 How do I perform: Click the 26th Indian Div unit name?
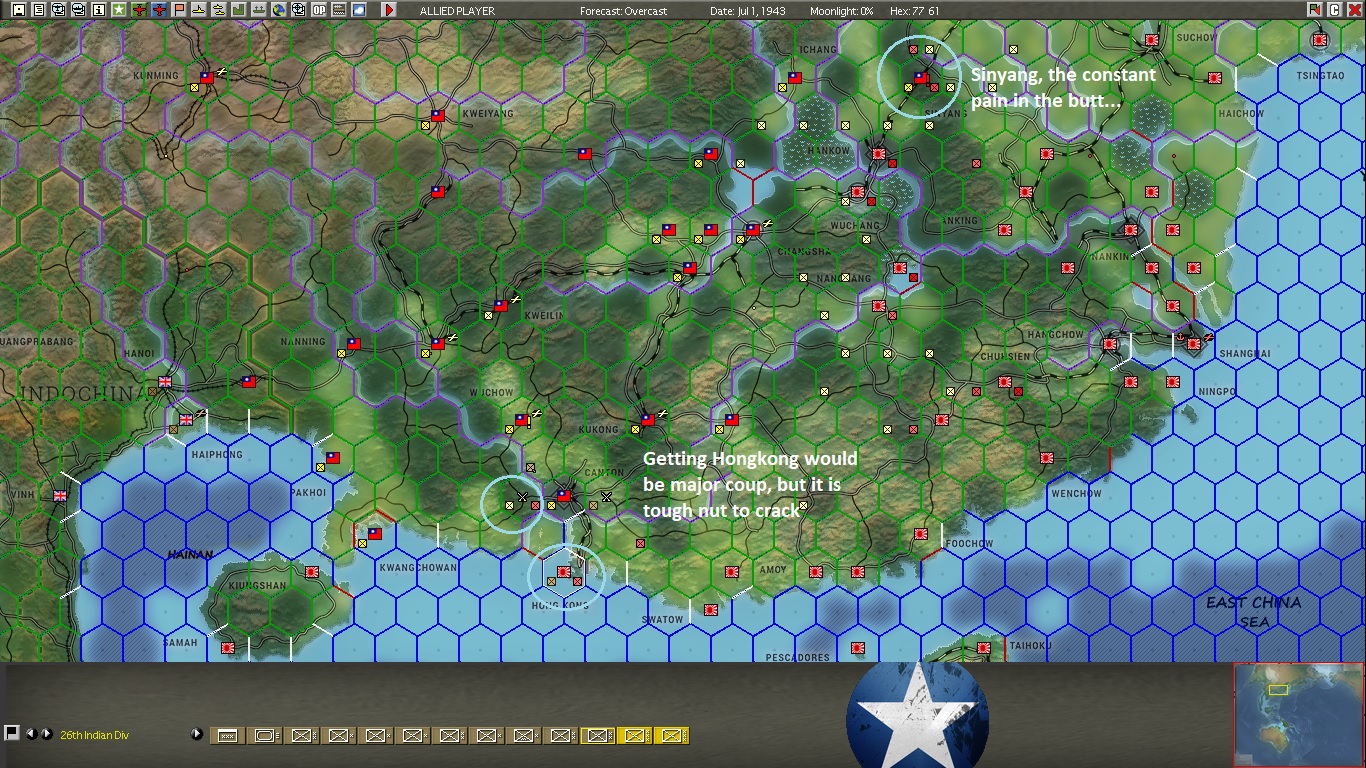point(94,734)
